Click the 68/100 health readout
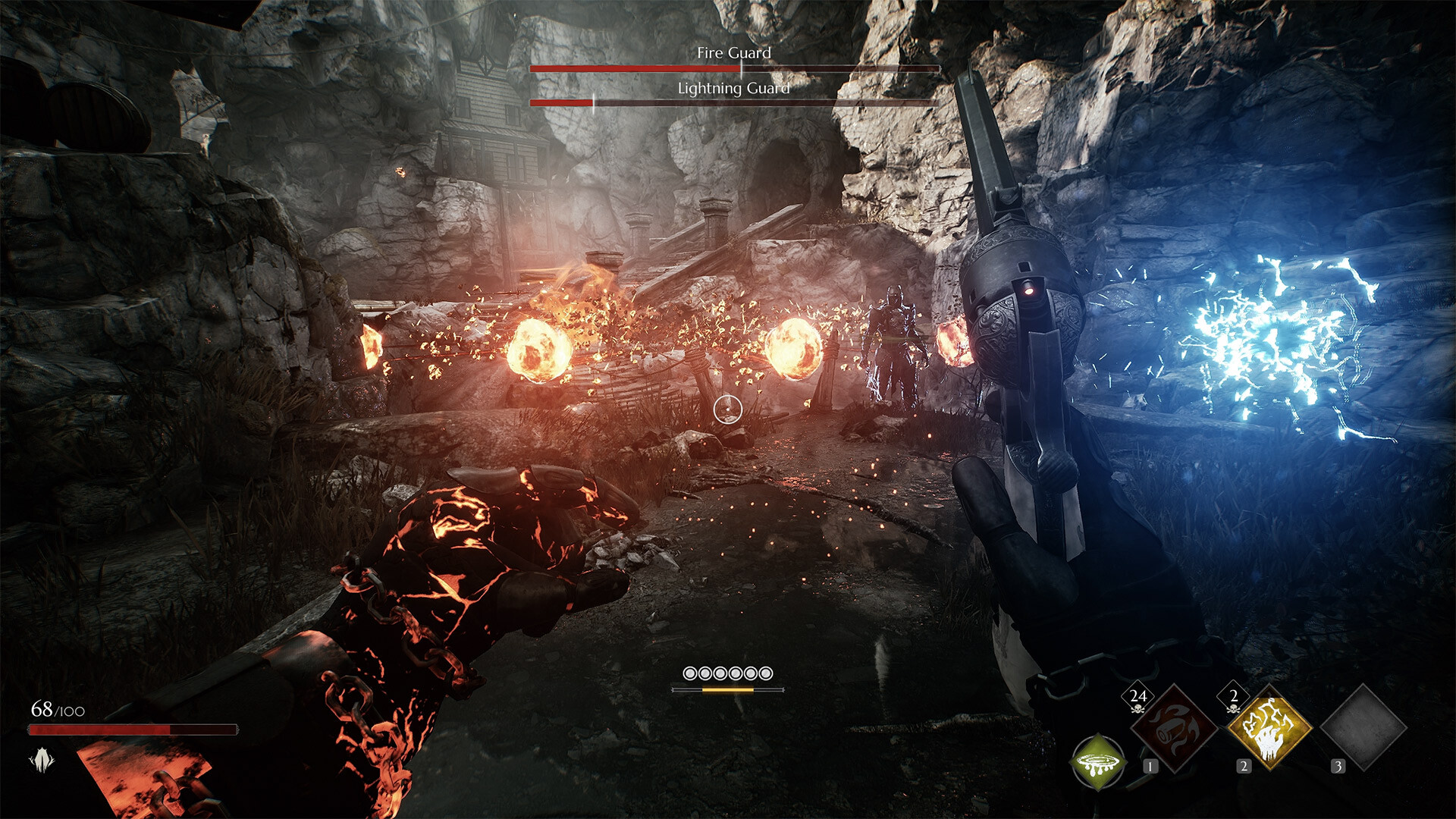The image size is (1456, 819). 57,711
